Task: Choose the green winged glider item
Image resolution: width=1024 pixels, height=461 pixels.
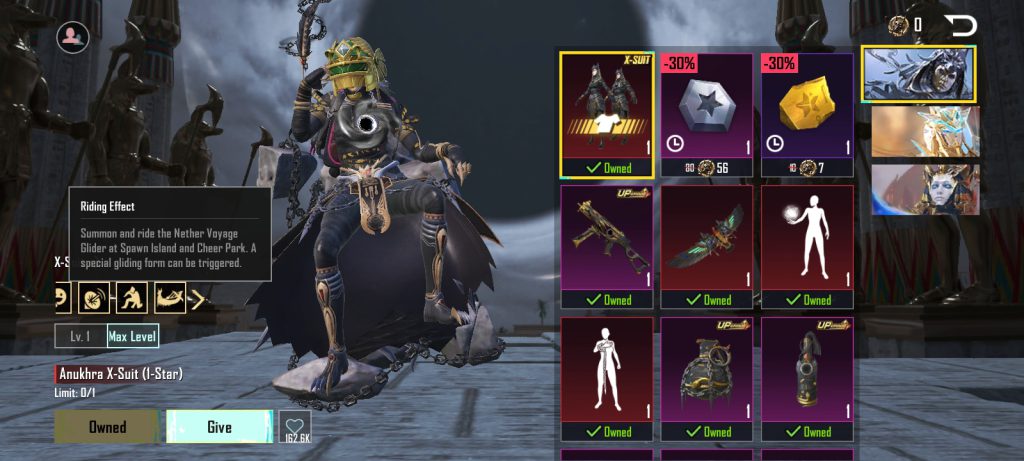Action: pos(707,246)
